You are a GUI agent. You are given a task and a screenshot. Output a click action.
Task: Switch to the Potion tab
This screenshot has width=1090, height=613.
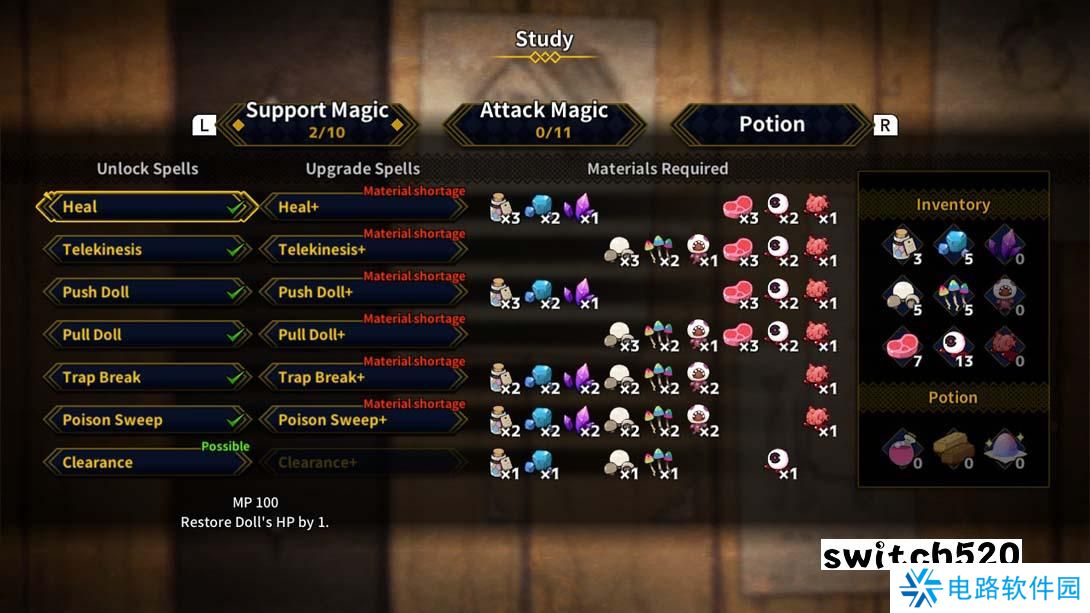771,124
